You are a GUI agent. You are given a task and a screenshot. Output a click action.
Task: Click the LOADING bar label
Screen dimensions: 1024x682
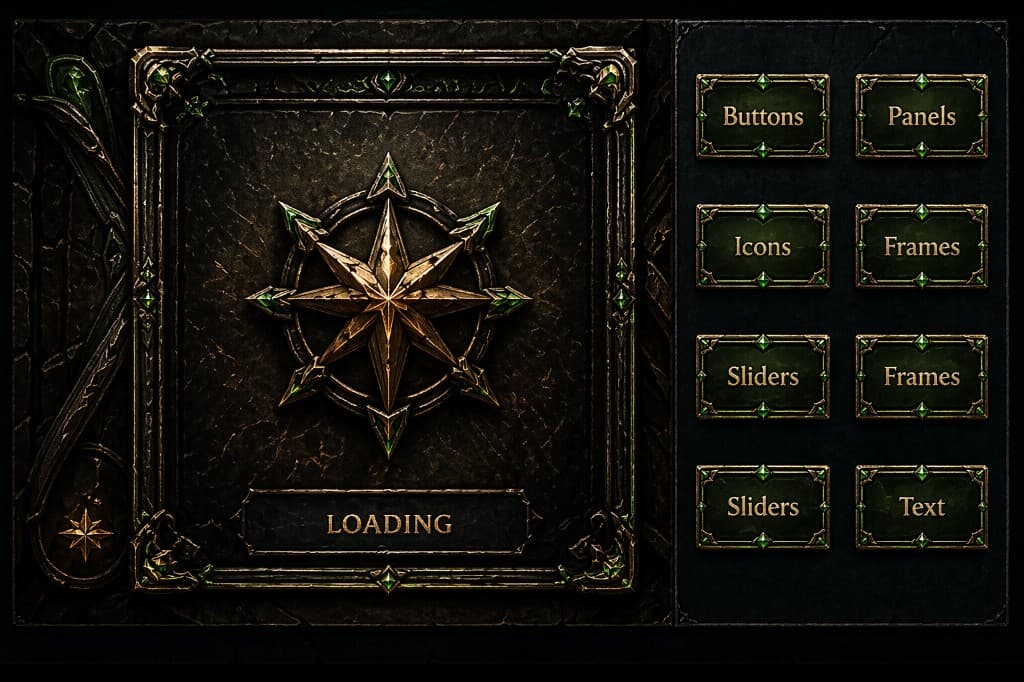point(388,522)
